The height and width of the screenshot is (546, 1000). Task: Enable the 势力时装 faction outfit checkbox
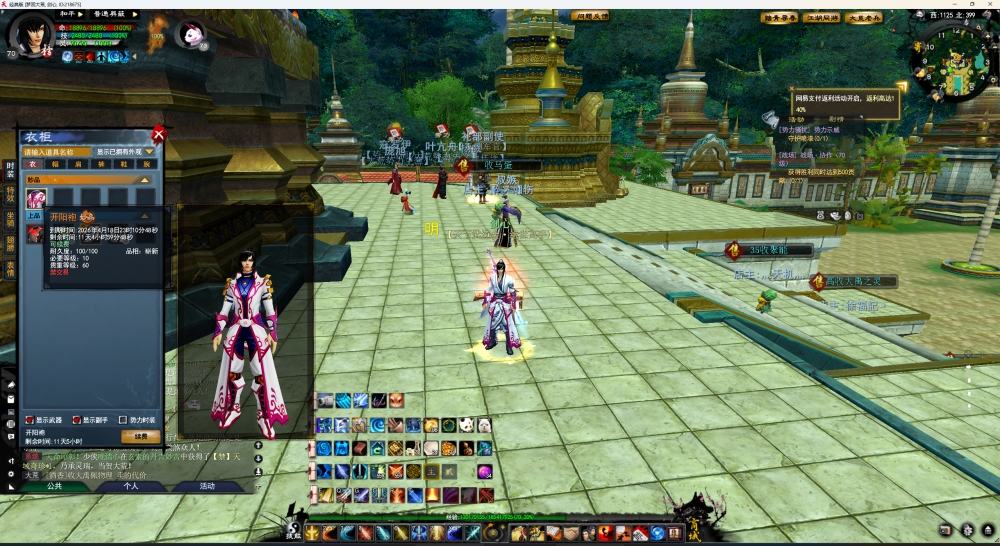(123, 420)
